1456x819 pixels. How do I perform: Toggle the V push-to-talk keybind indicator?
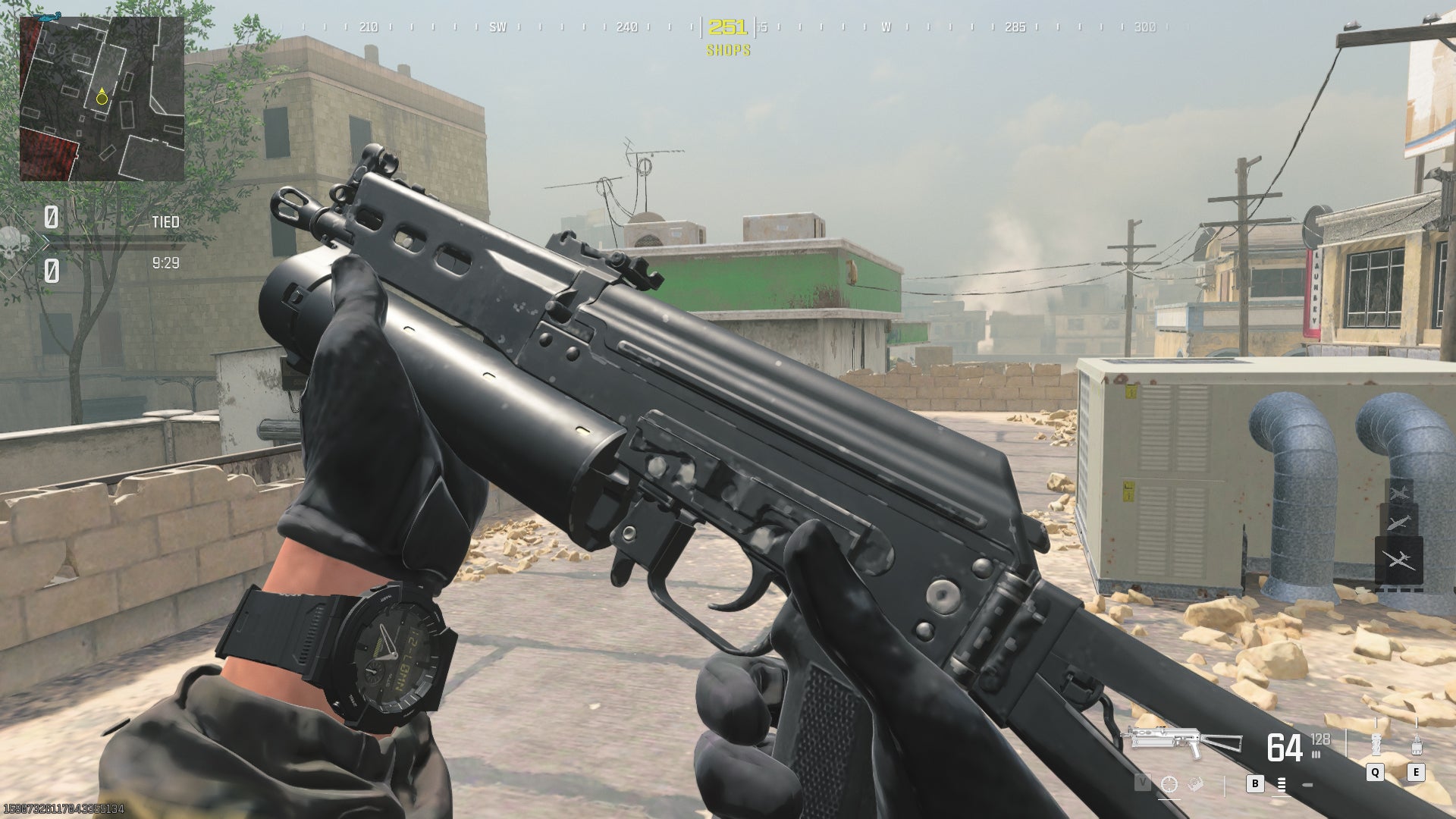click(x=1143, y=782)
